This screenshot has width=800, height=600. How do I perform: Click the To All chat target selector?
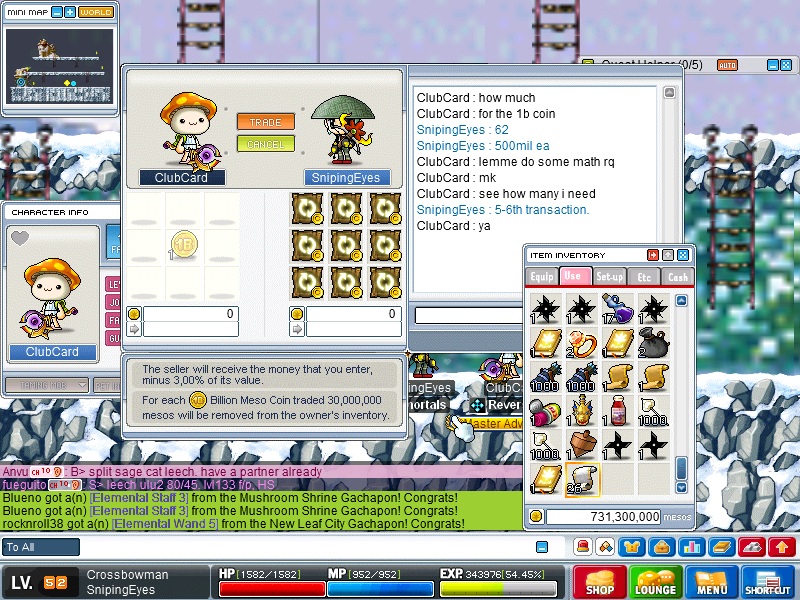click(41, 547)
